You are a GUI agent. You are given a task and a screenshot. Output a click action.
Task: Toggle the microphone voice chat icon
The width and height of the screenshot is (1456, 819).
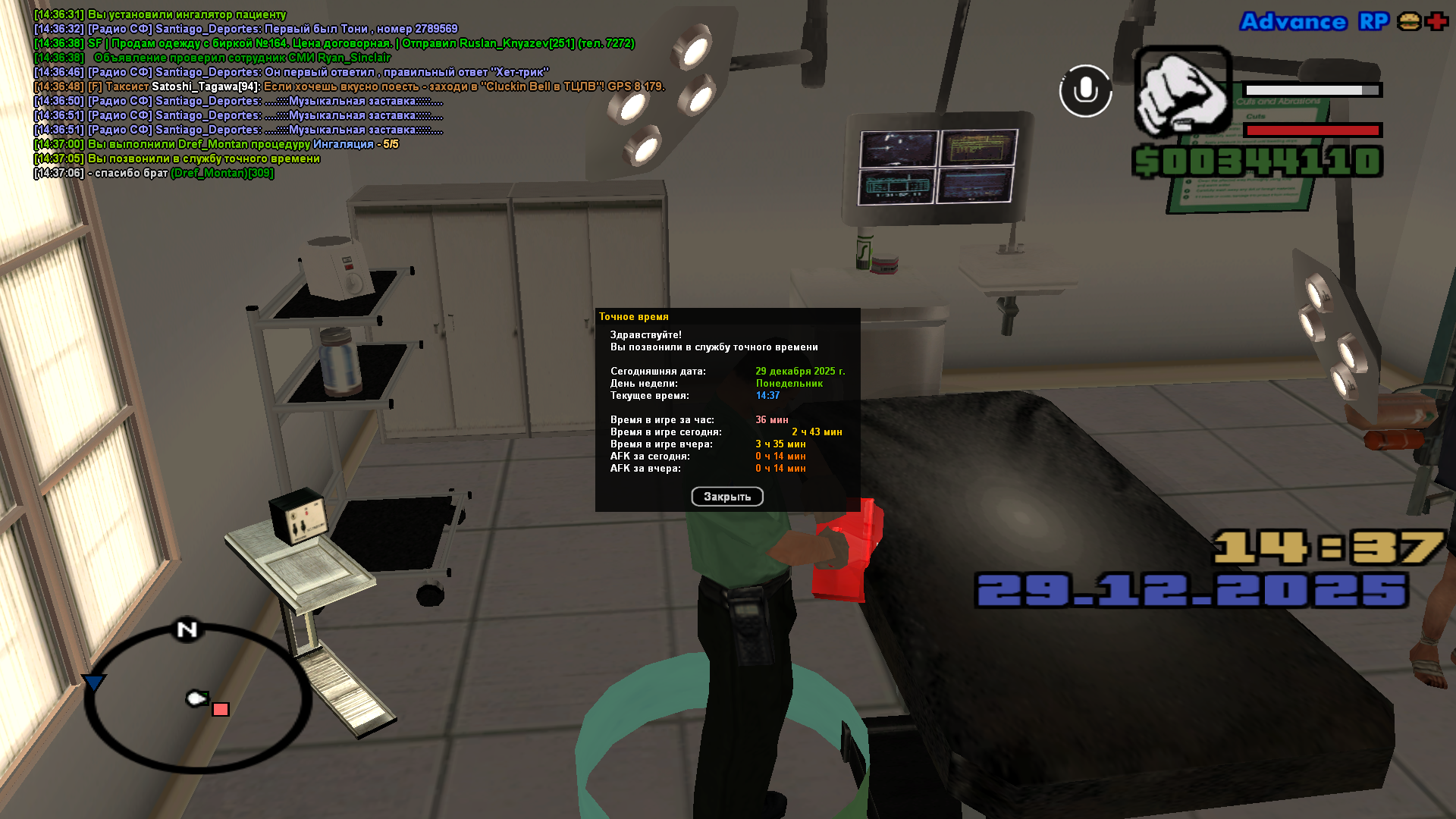1085,91
